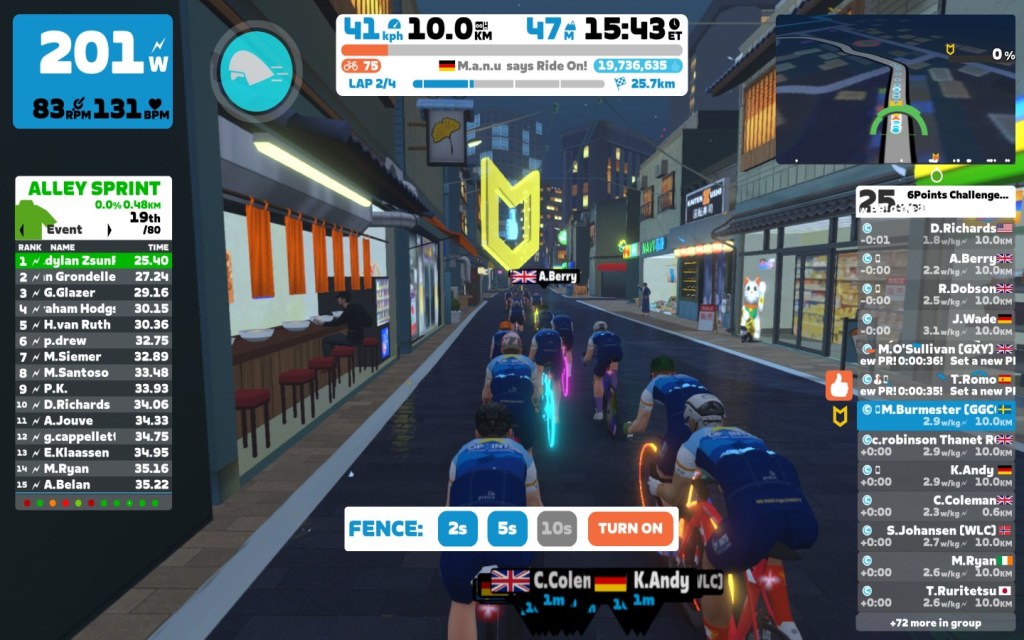Open the route minimap
1024x640 pixels.
tap(894, 90)
